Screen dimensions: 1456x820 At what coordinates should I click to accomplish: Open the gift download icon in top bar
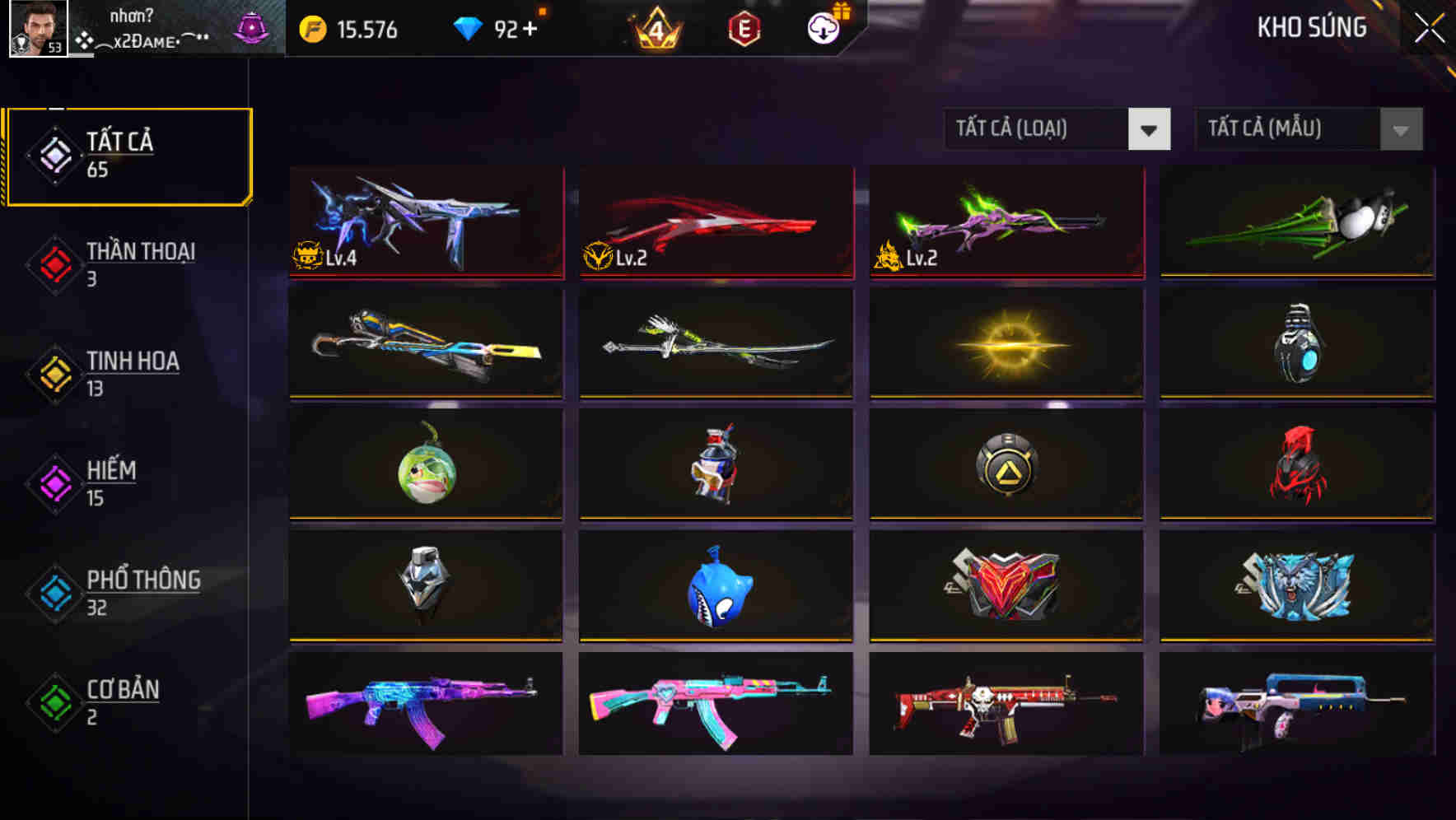[x=823, y=27]
